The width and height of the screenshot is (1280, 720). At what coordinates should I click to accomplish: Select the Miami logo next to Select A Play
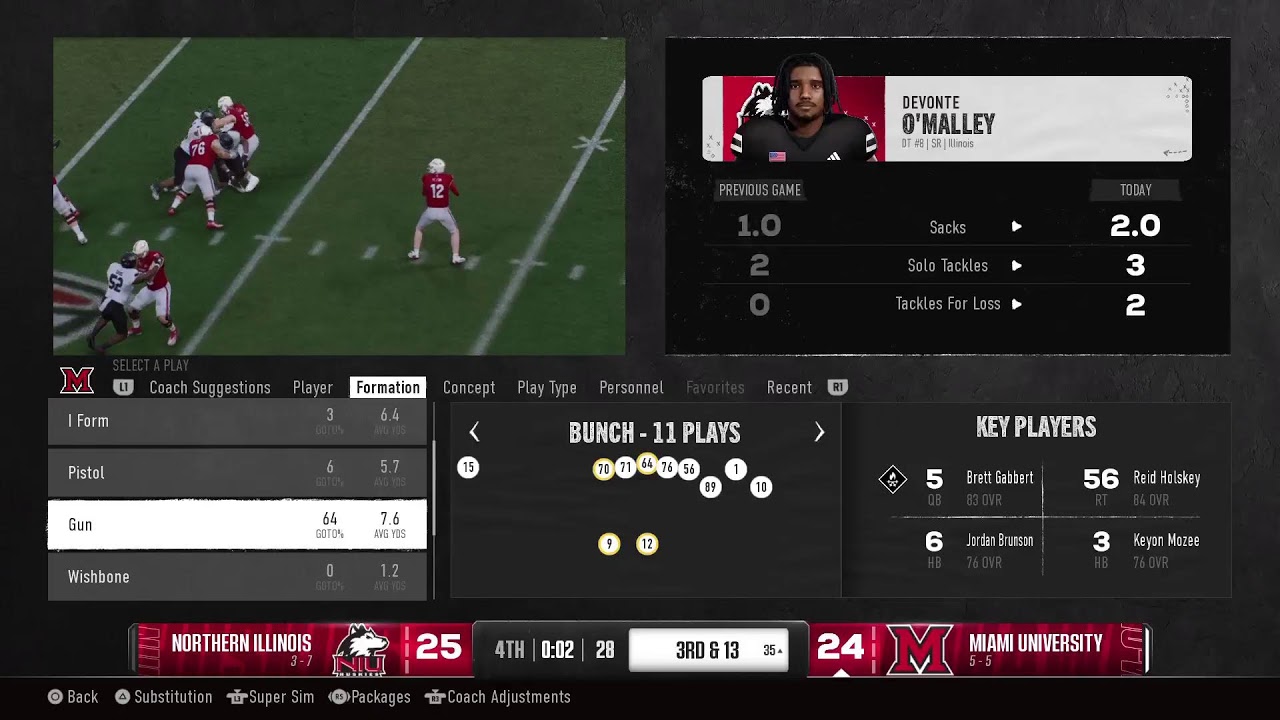point(78,381)
